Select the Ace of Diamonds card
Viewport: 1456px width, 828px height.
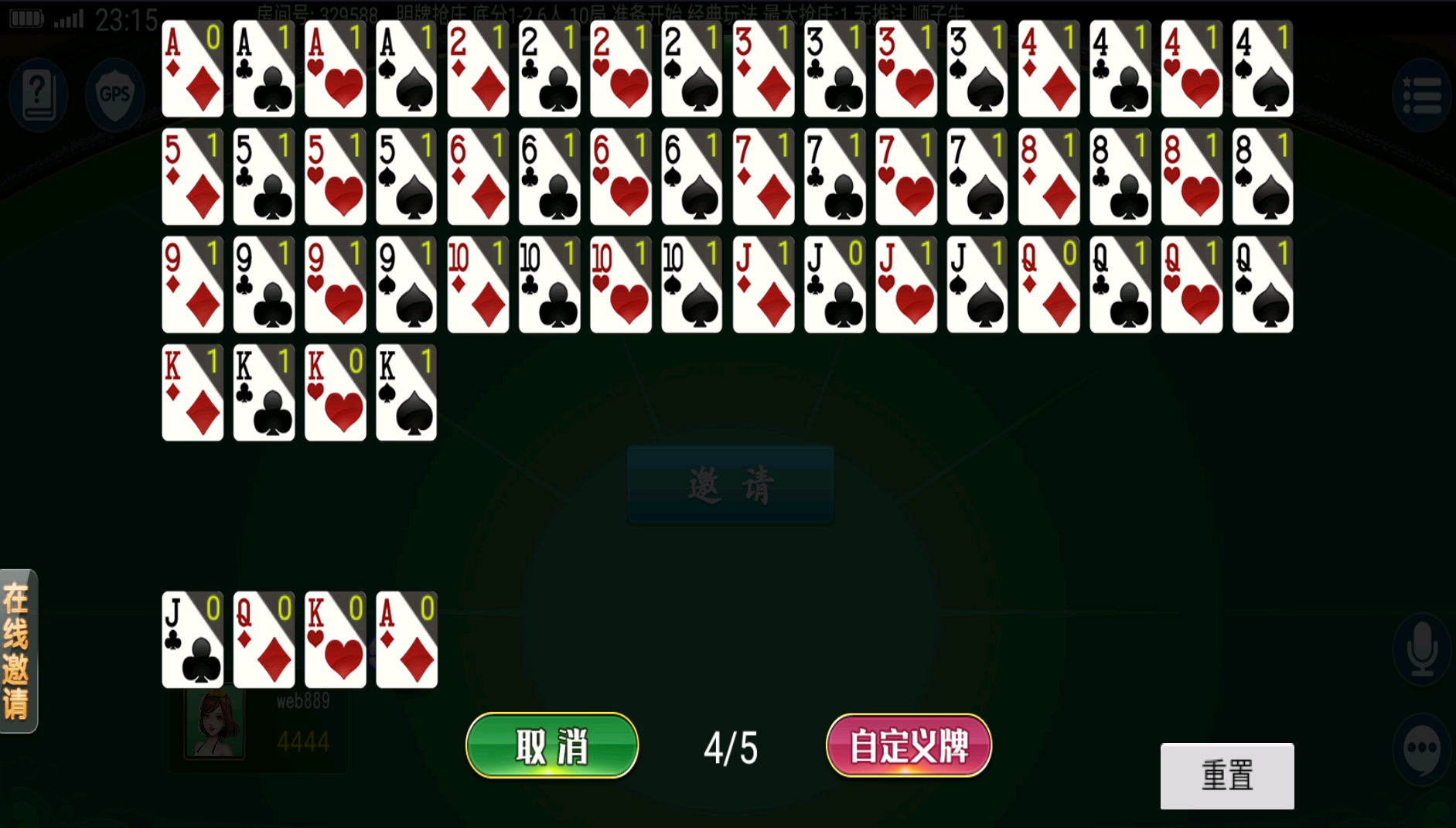[192, 70]
